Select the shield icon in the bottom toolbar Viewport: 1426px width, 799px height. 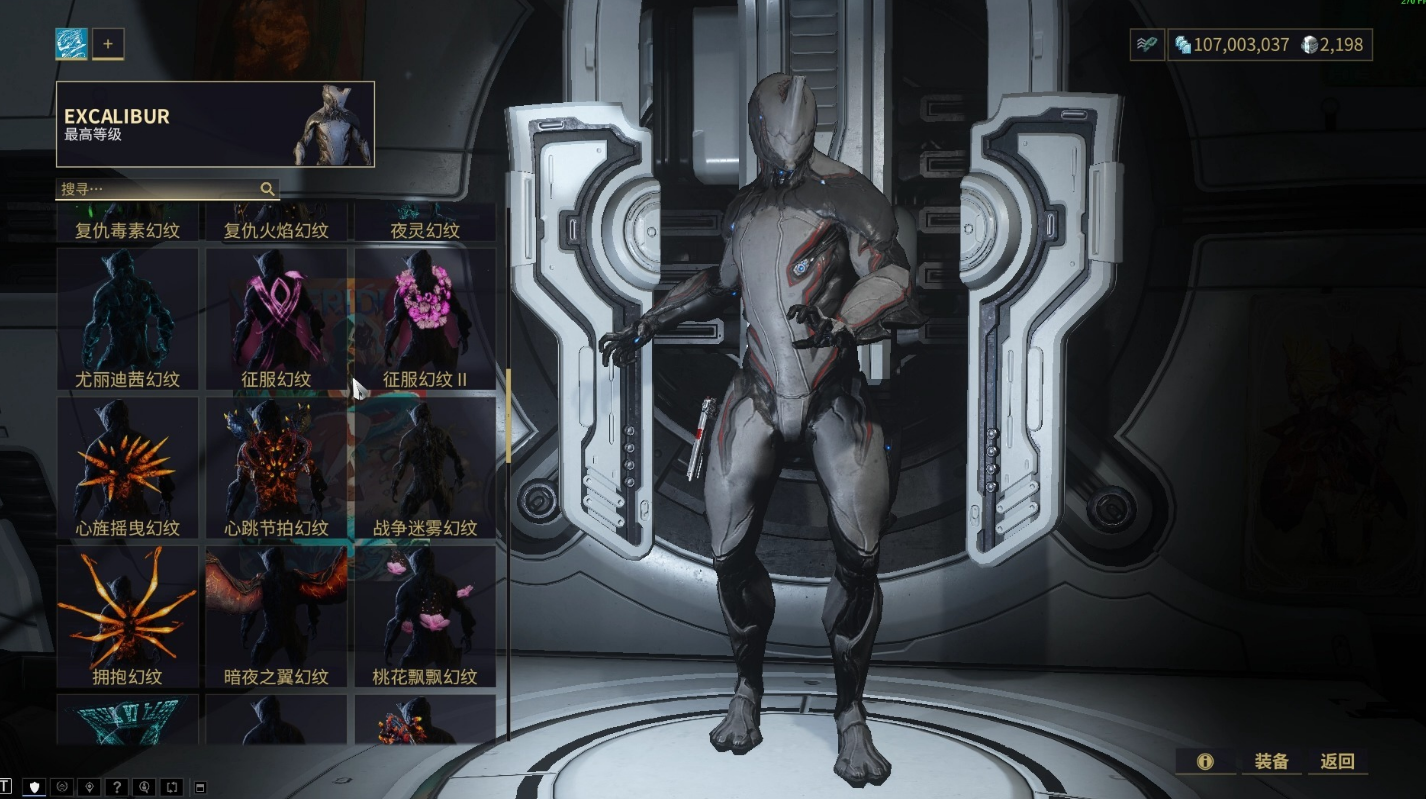[x=36, y=787]
